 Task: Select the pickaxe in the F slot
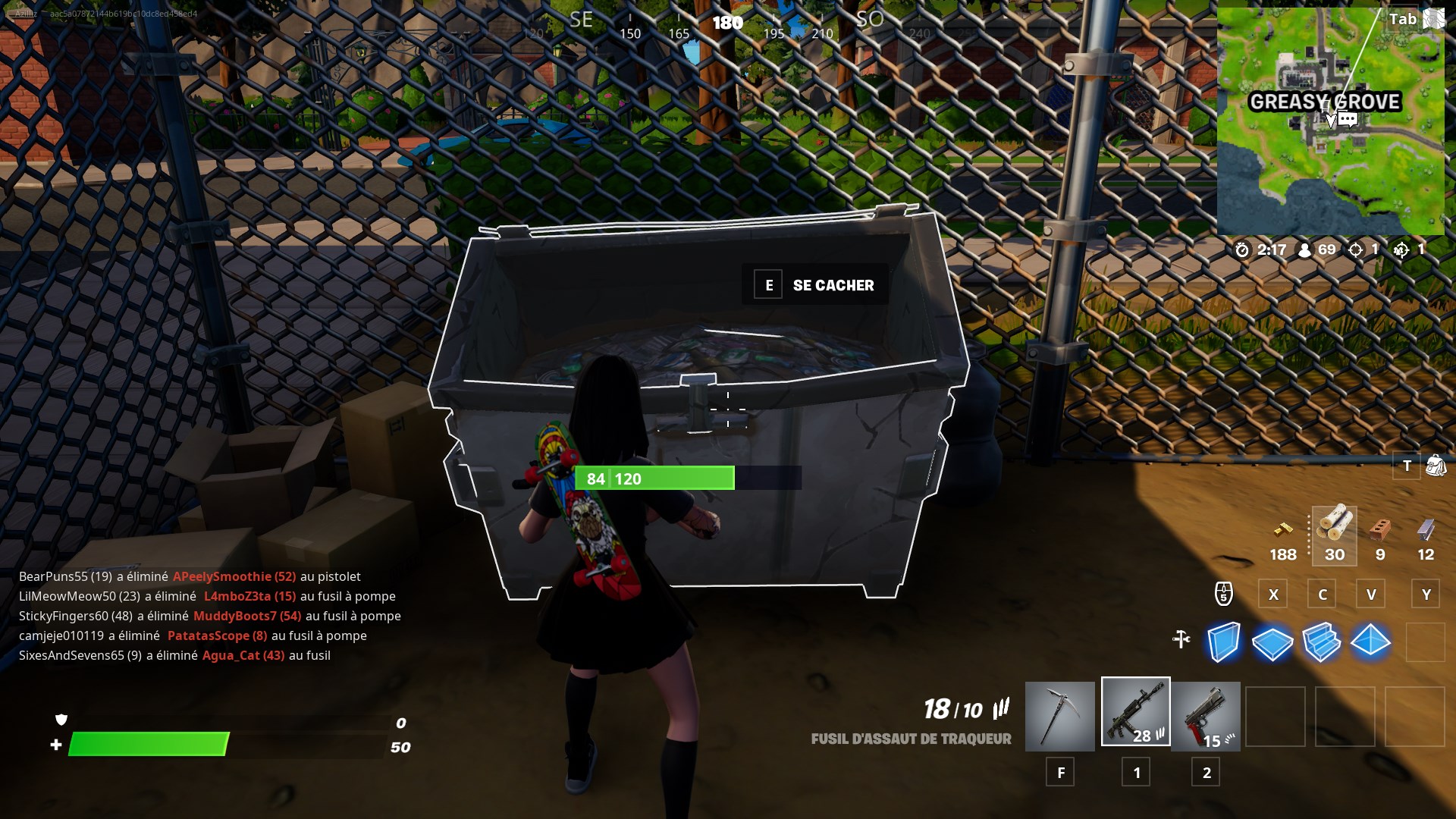pos(1059,715)
